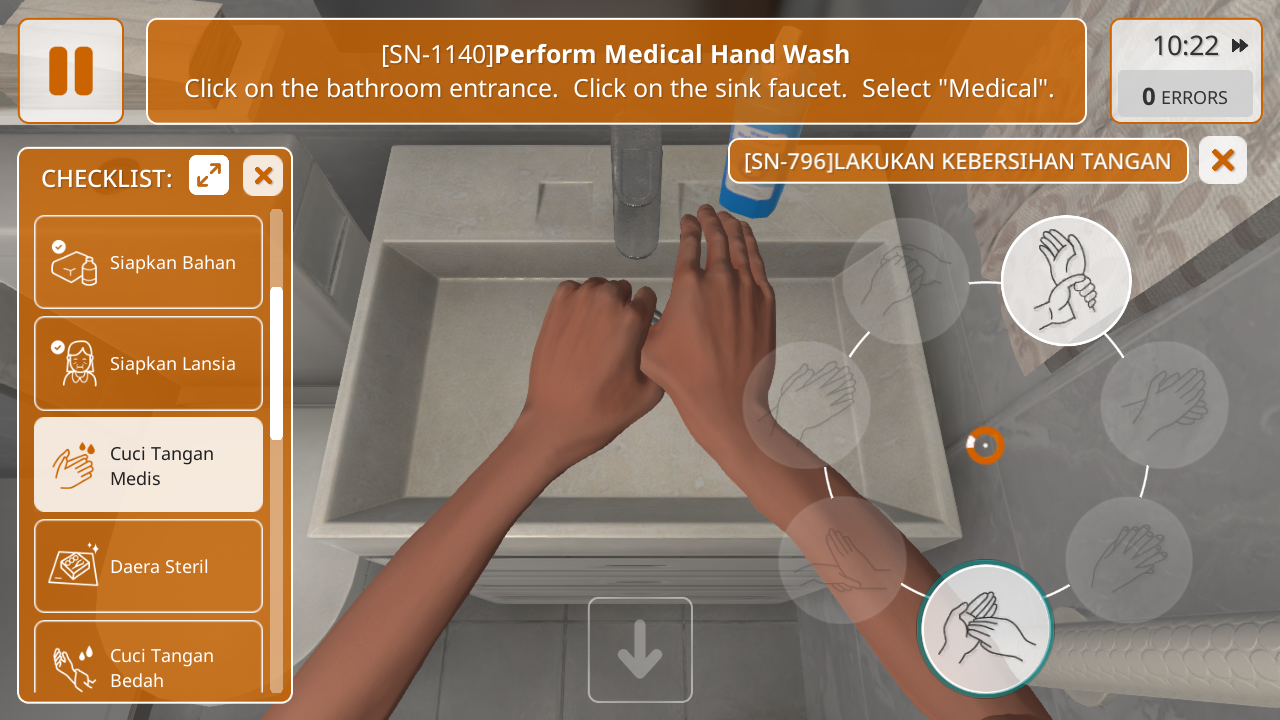The width and height of the screenshot is (1280, 720).
Task: Pause the simulation
Action: [x=71, y=71]
